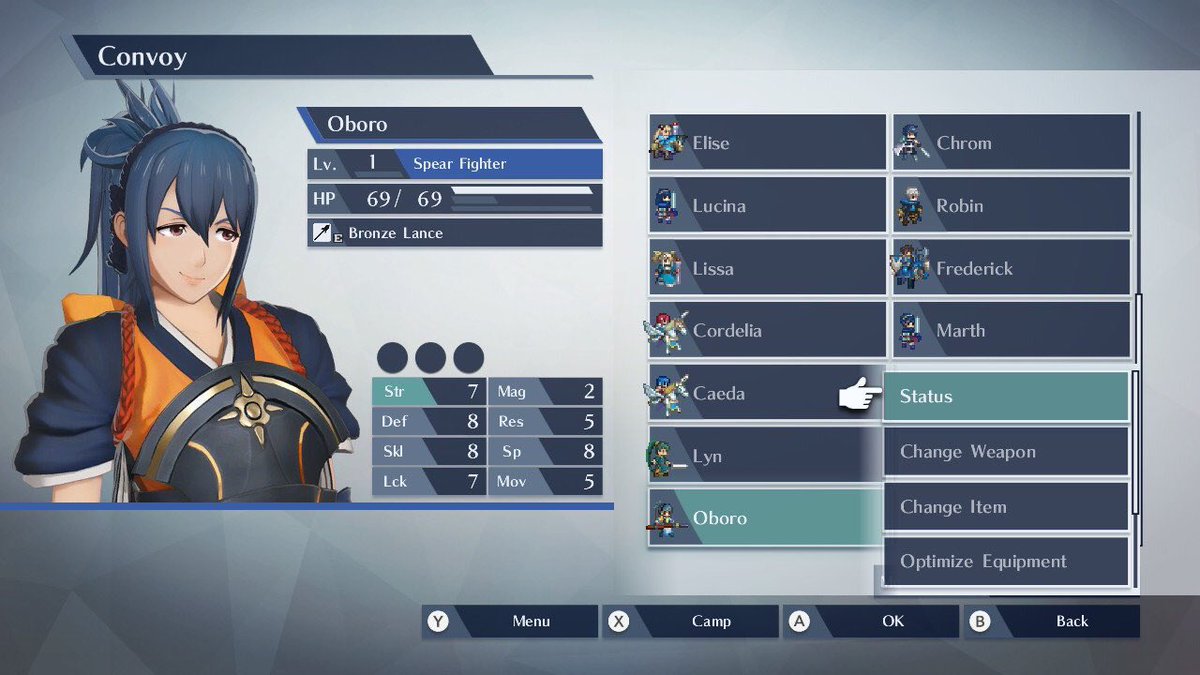Go to Camp via bottom bar

(691, 621)
